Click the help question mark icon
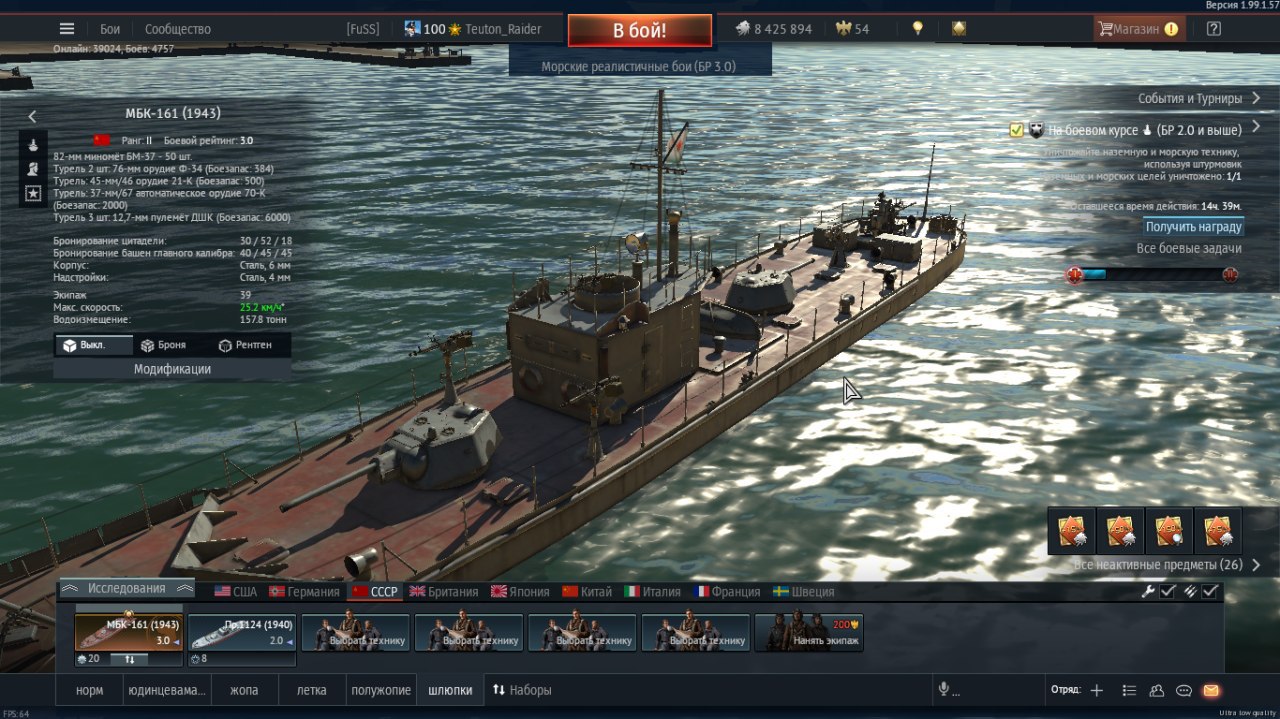1280x719 pixels. coord(1213,29)
